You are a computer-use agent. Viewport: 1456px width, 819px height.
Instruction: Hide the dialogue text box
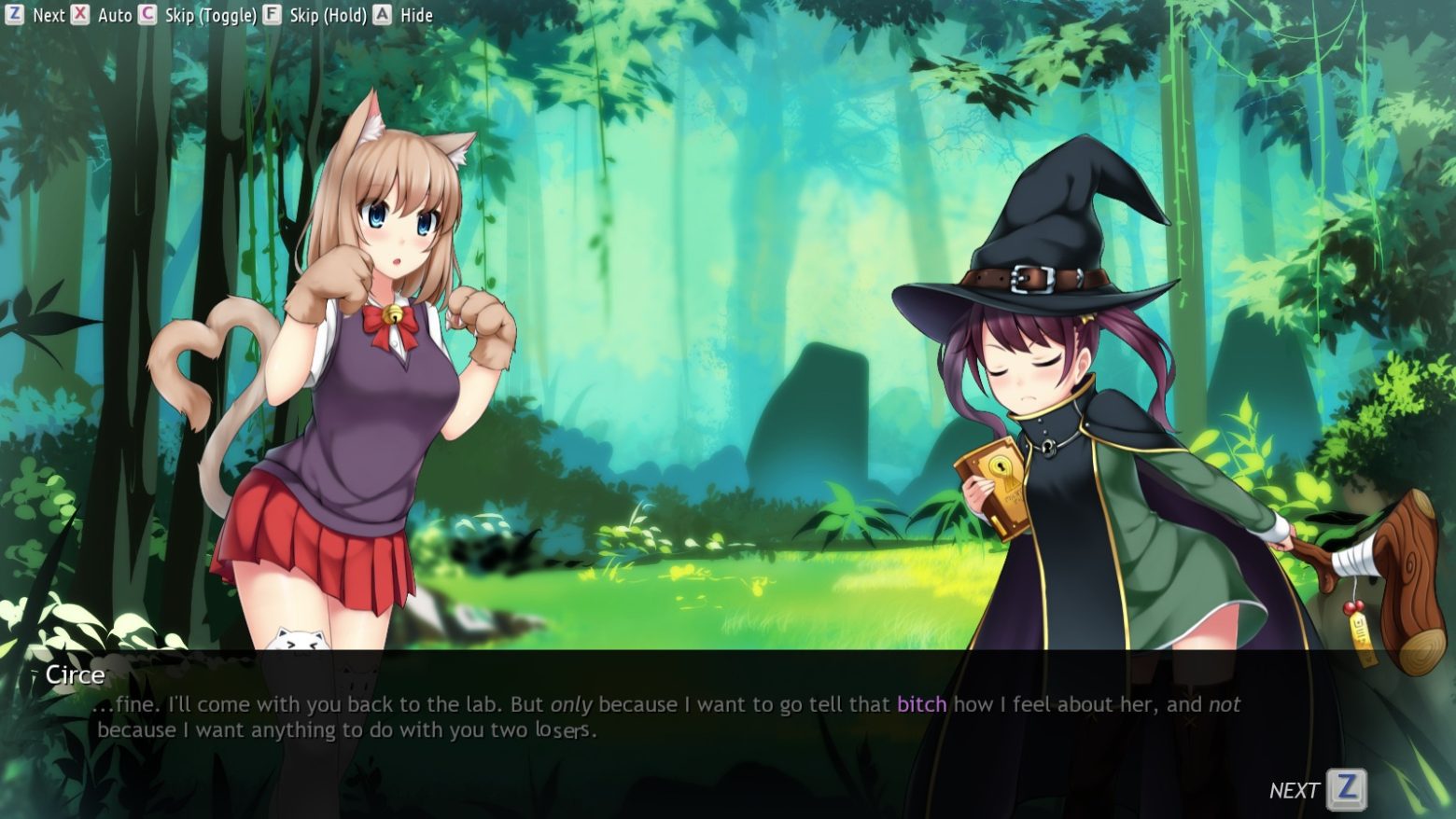coord(404,15)
